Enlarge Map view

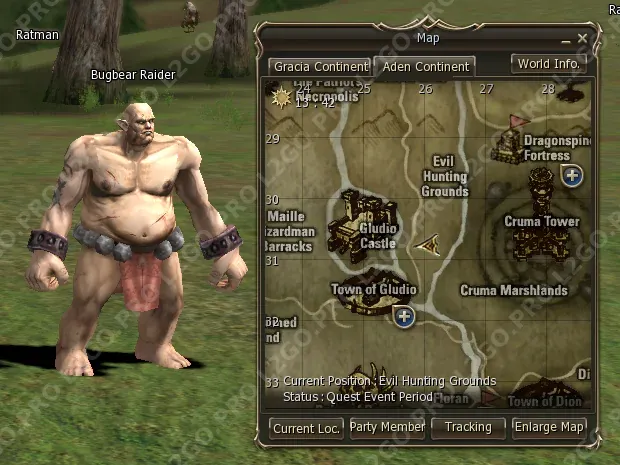pyautogui.click(x=549, y=427)
